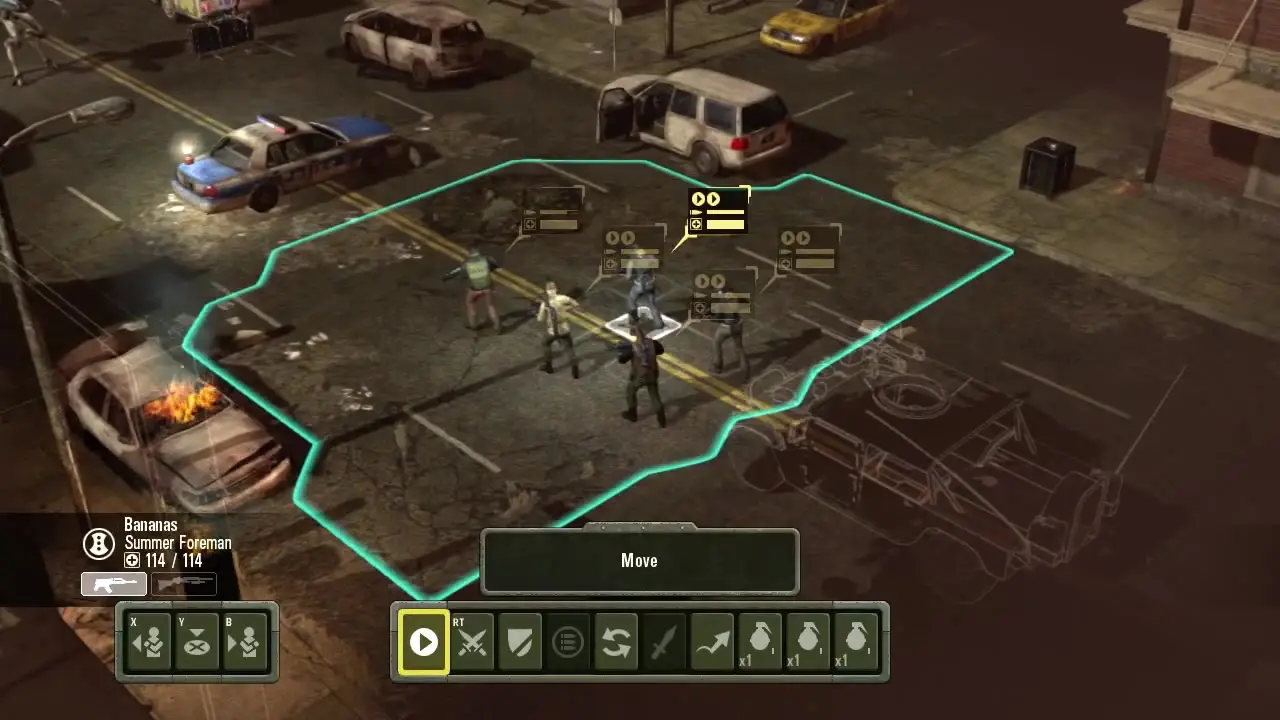Switch to the dimmed secondary shotgun weapon
This screenshot has height=720, width=1280.
pyautogui.click(x=184, y=584)
